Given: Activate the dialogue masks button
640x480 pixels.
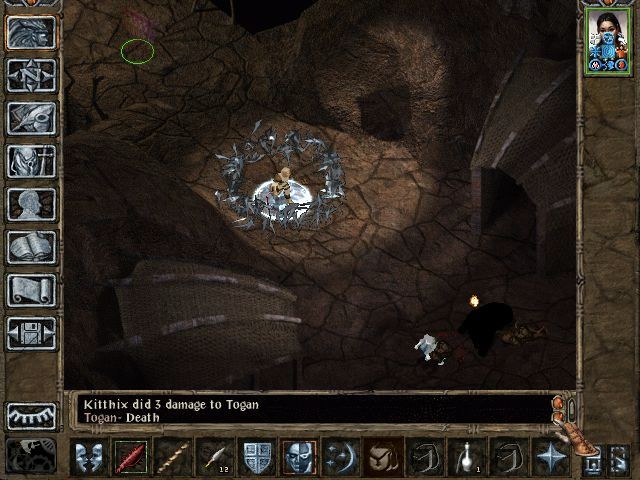Looking at the screenshot, I should (88, 457).
